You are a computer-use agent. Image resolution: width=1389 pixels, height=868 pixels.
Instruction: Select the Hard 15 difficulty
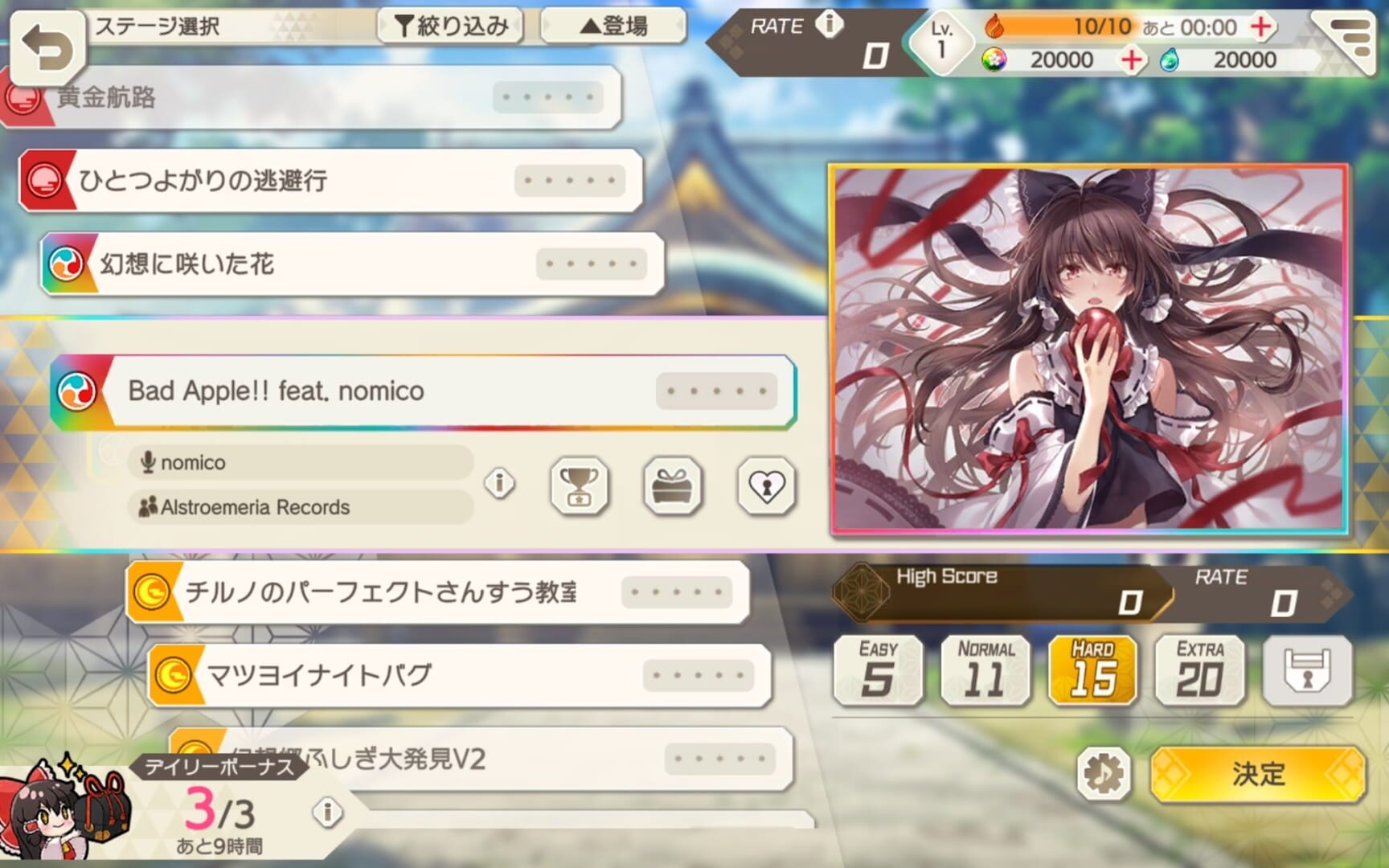point(1093,669)
